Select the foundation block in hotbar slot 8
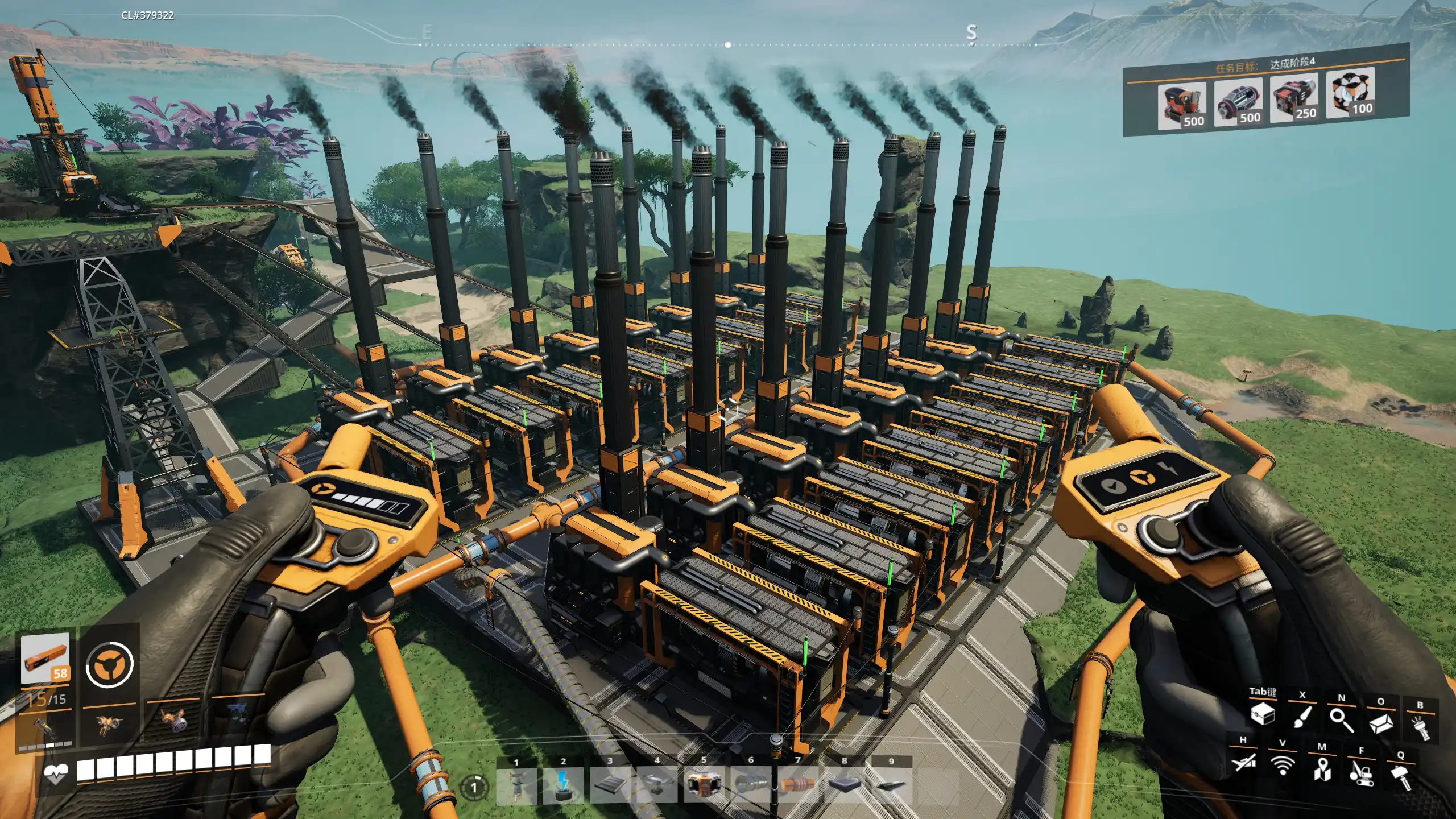Viewport: 1456px width, 819px height. pyautogui.click(x=845, y=786)
